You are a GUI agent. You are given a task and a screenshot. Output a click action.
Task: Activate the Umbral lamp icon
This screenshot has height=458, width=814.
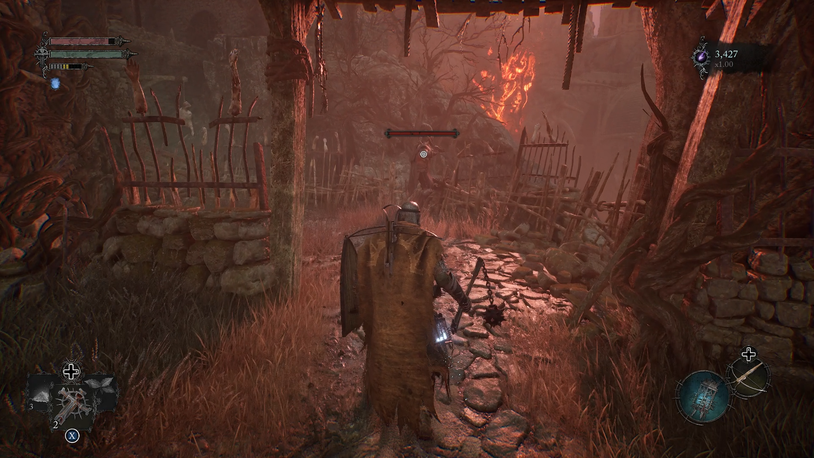point(701,397)
